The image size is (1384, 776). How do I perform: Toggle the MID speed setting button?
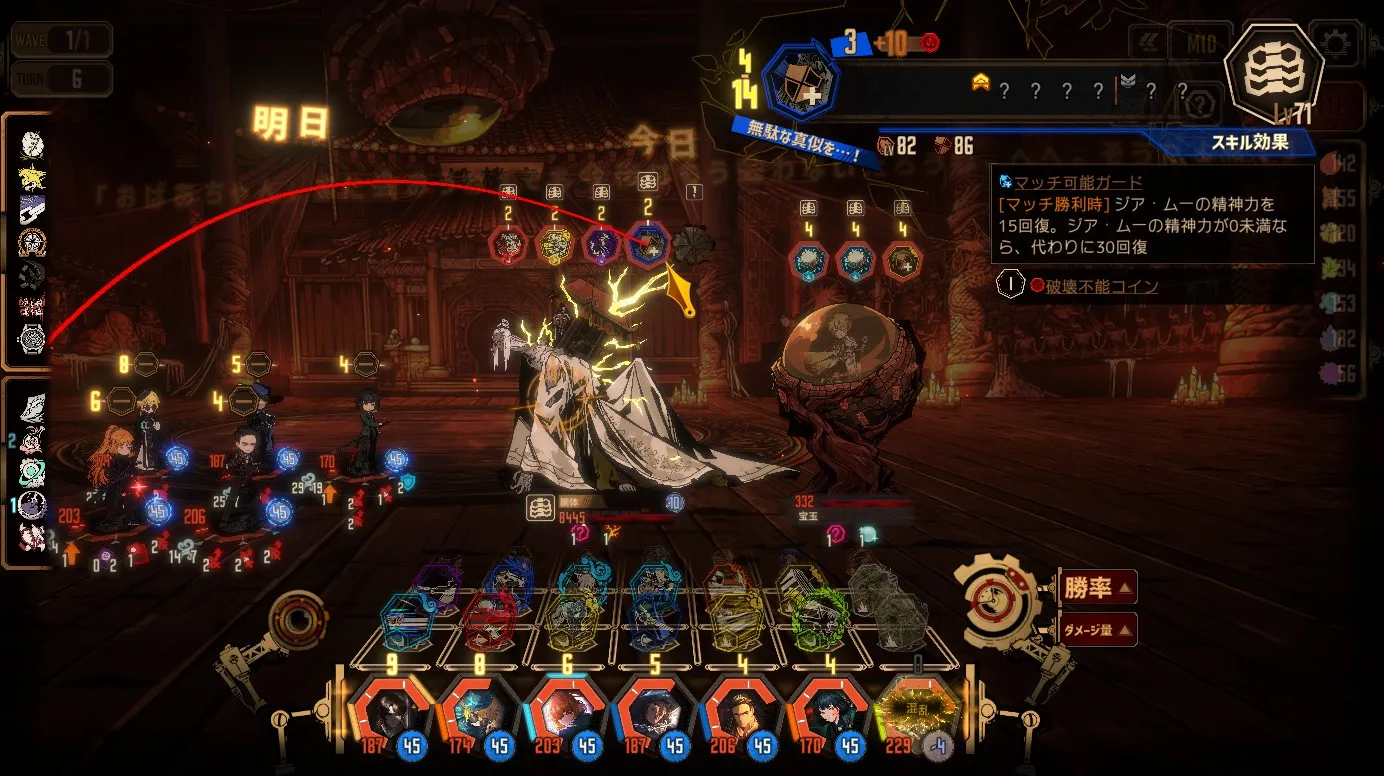coord(1199,44)
